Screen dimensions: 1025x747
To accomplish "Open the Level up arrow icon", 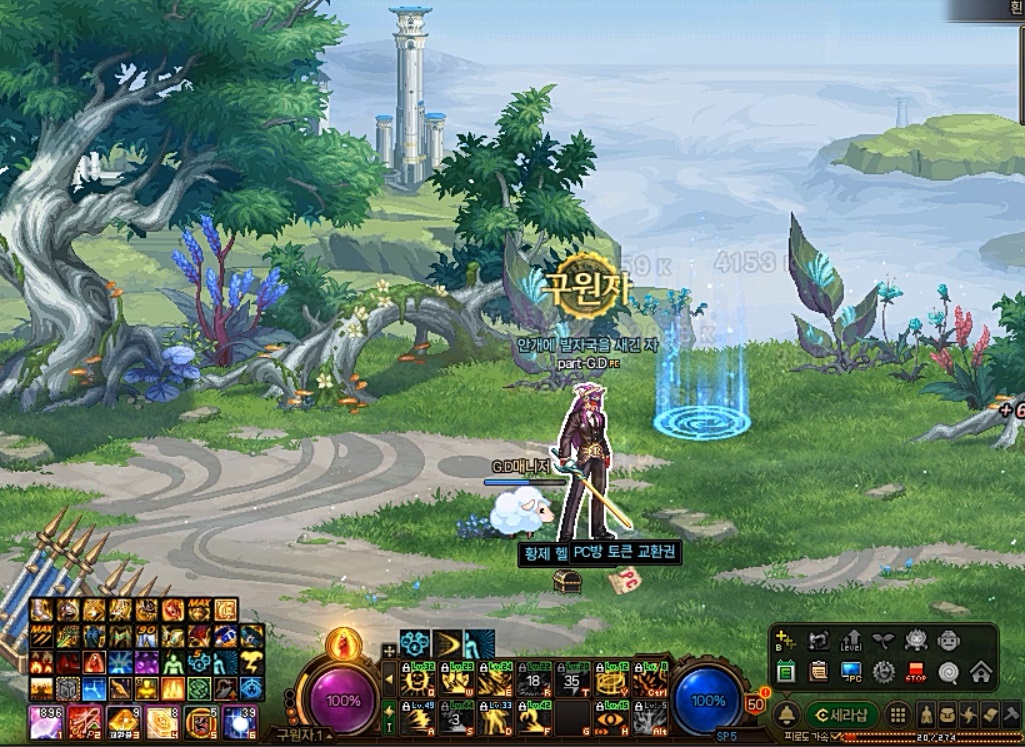I will [x=851, y=641].
